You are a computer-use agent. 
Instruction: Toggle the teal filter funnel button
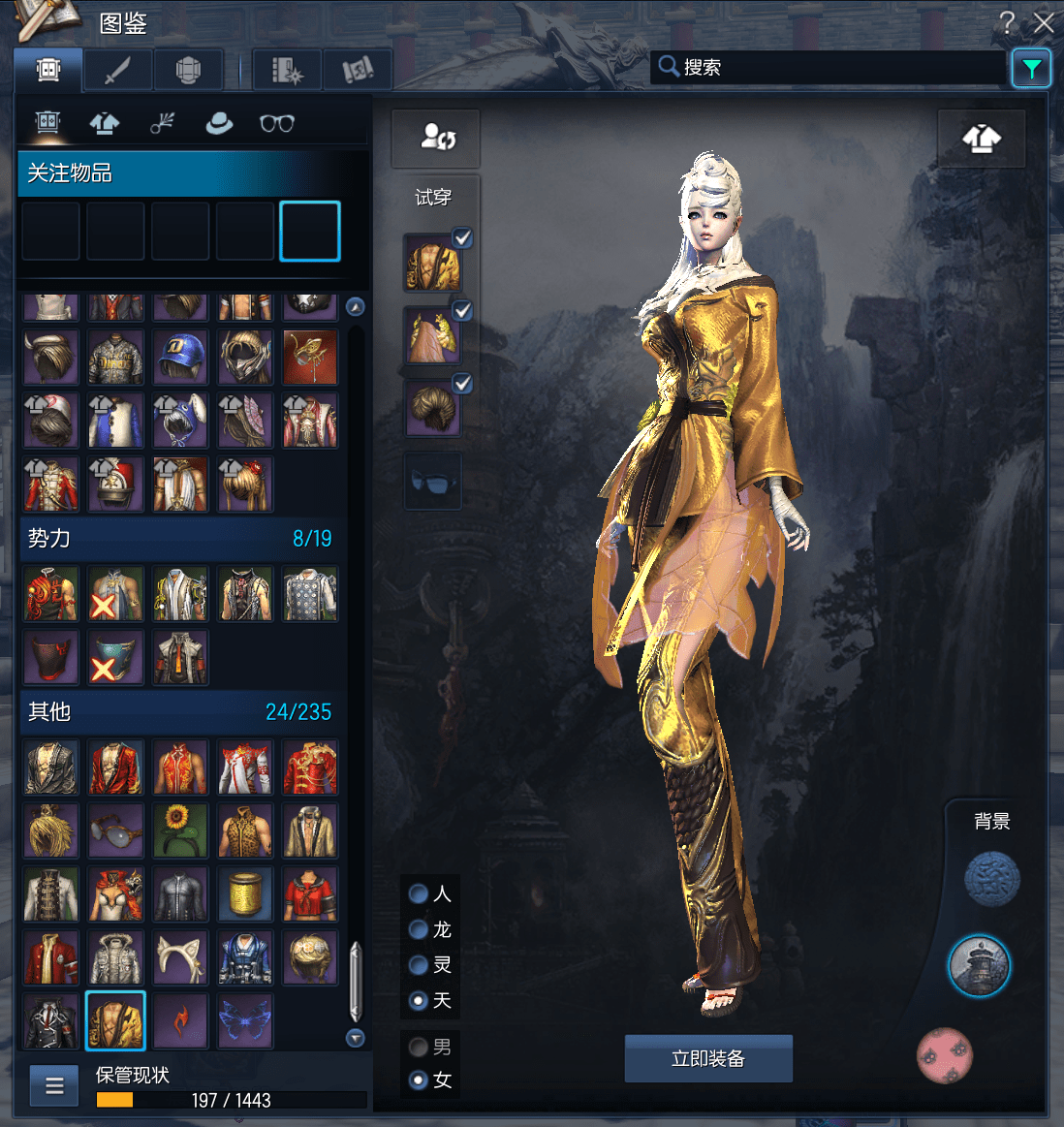(1031, 68)
